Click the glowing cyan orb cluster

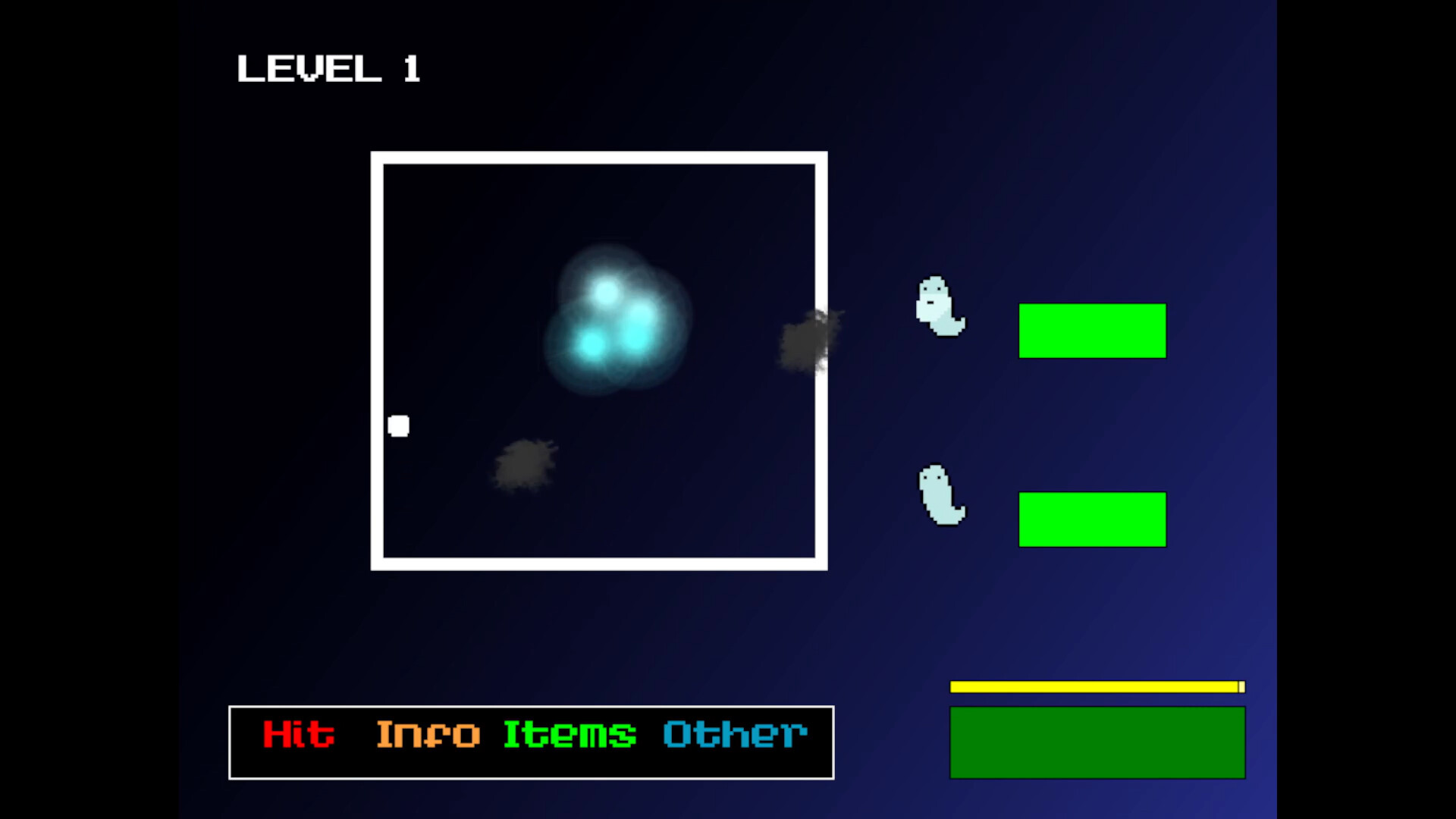tap(614, 318)
